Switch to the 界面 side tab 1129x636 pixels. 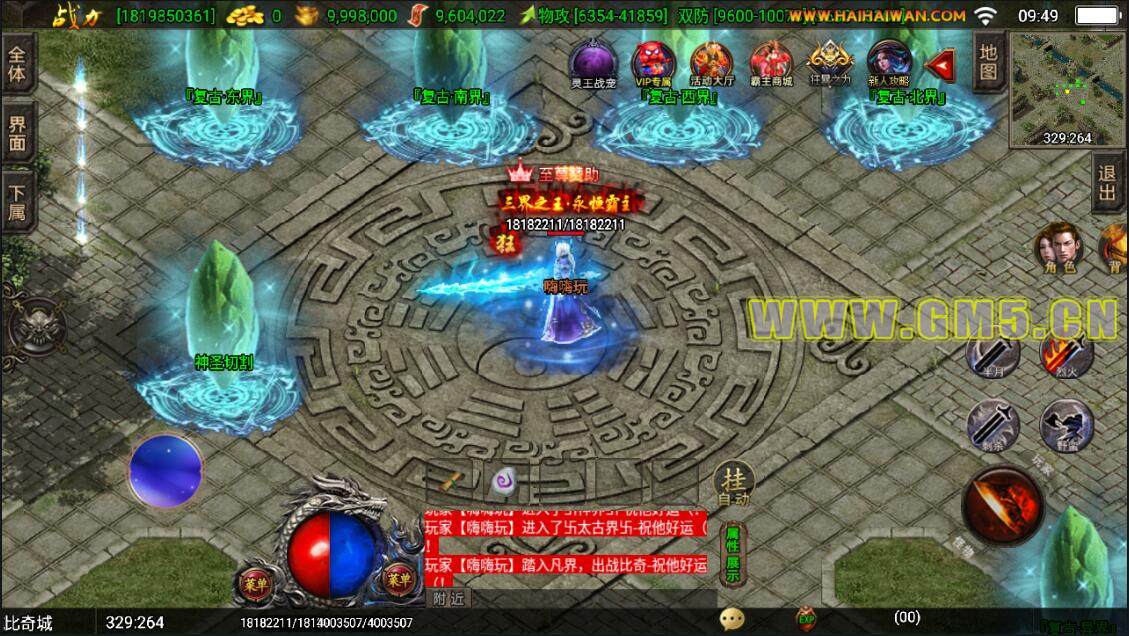pos(19,135)
